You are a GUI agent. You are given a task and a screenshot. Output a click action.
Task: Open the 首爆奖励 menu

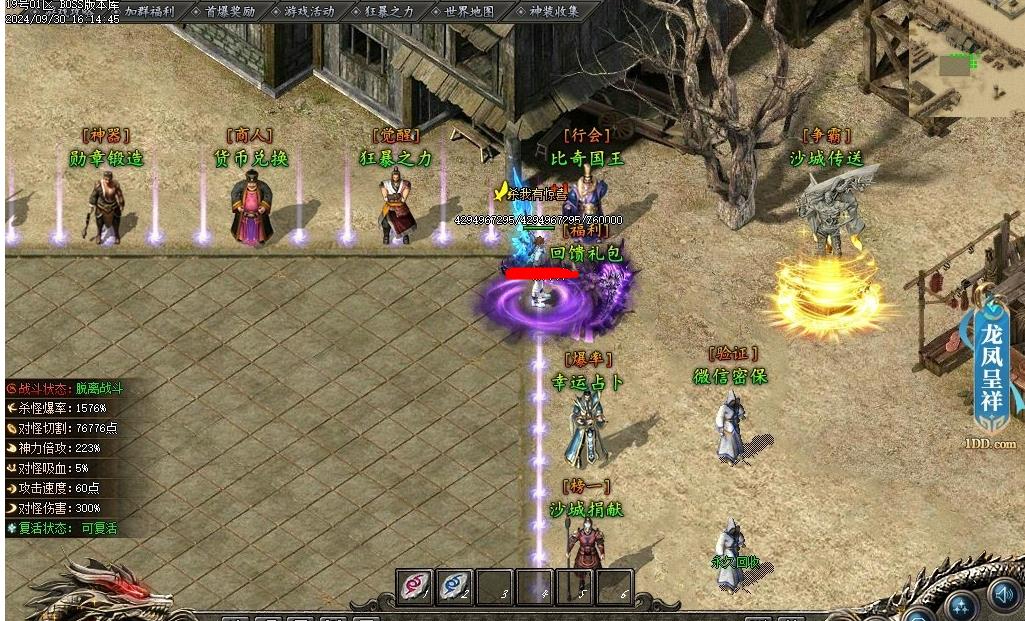click(x=230, y=11)
